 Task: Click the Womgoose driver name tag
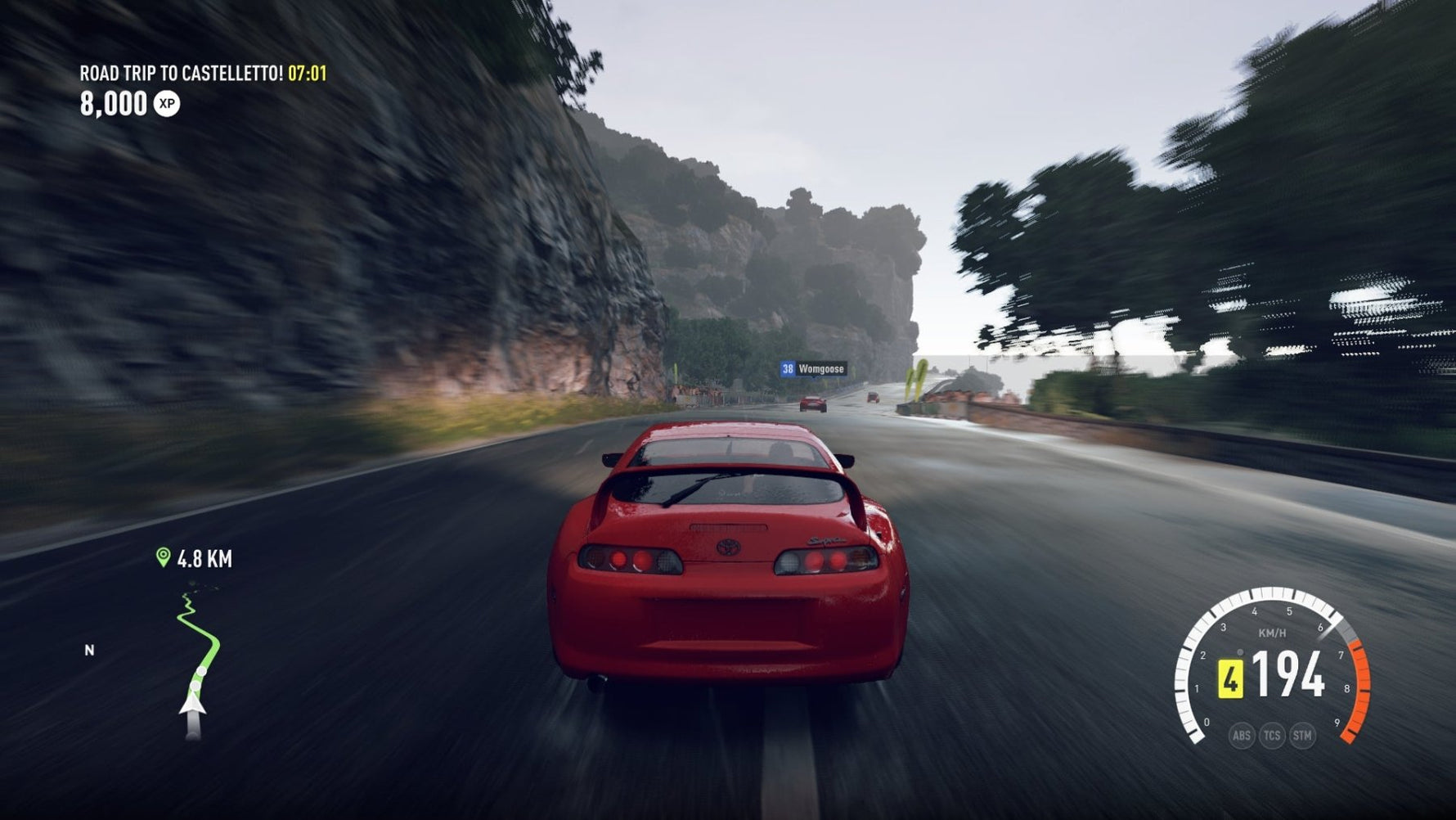point(813,369)
